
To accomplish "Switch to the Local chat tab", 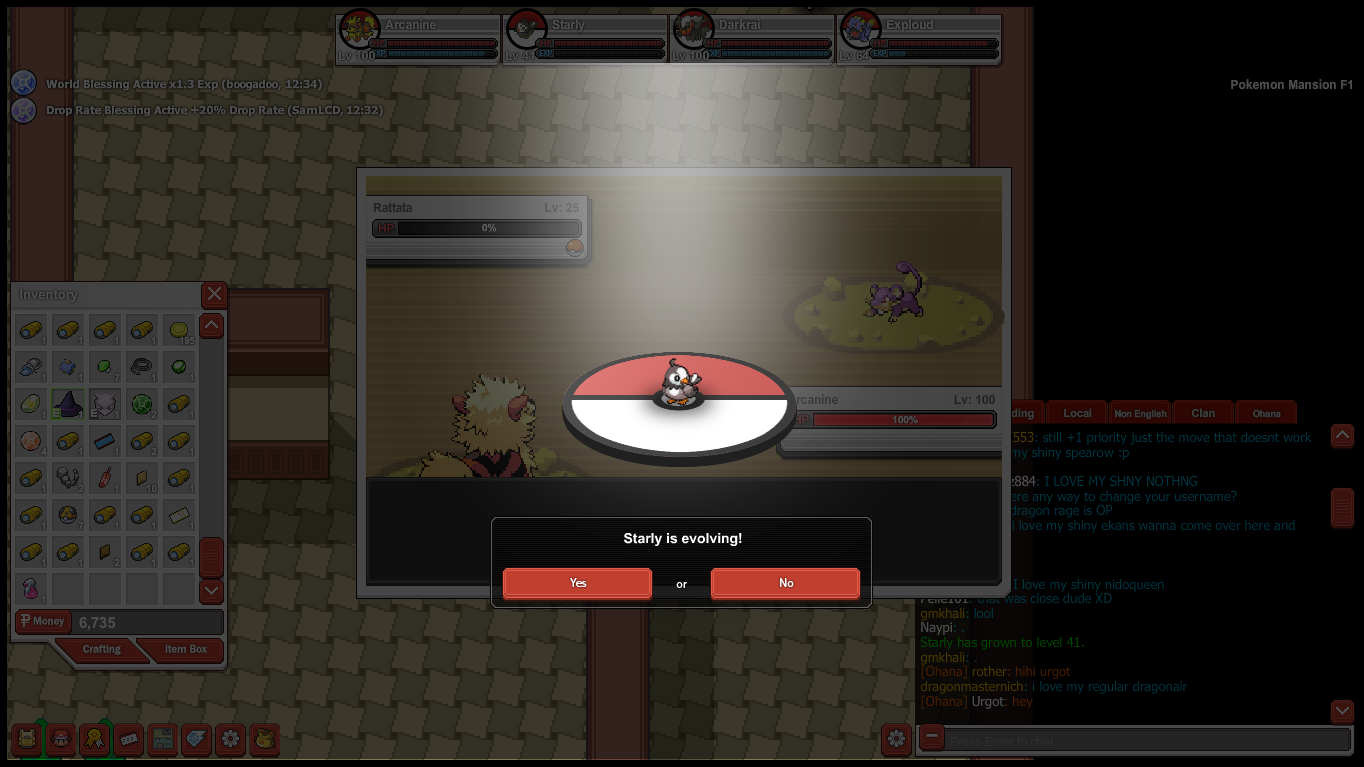I will pyautogui.click(x=1077, y=413).
